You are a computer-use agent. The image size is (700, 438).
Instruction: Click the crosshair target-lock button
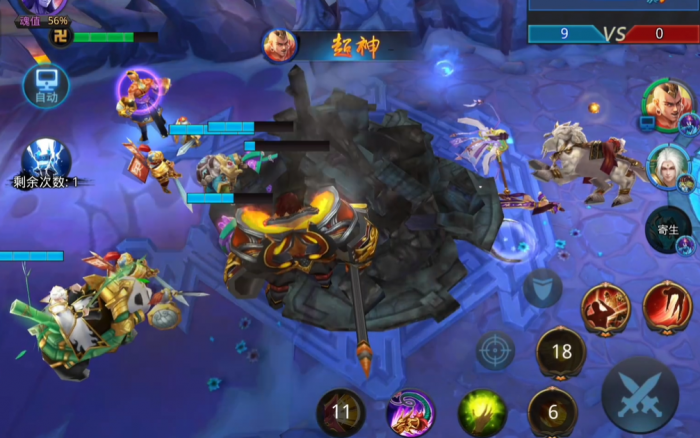(x=495, y=351)
